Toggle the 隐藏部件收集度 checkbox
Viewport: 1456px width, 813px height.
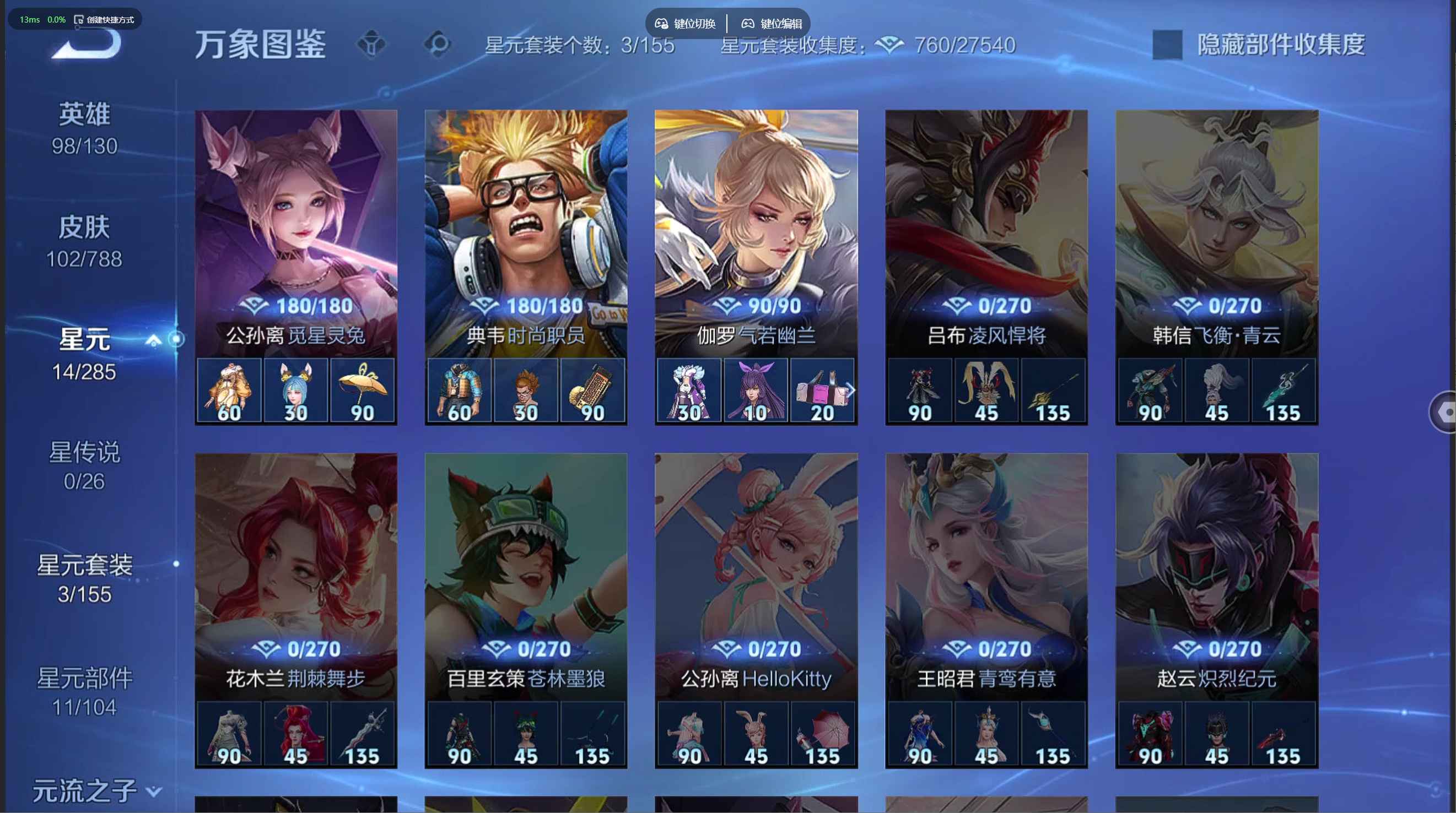click(x=1167, y=45)
